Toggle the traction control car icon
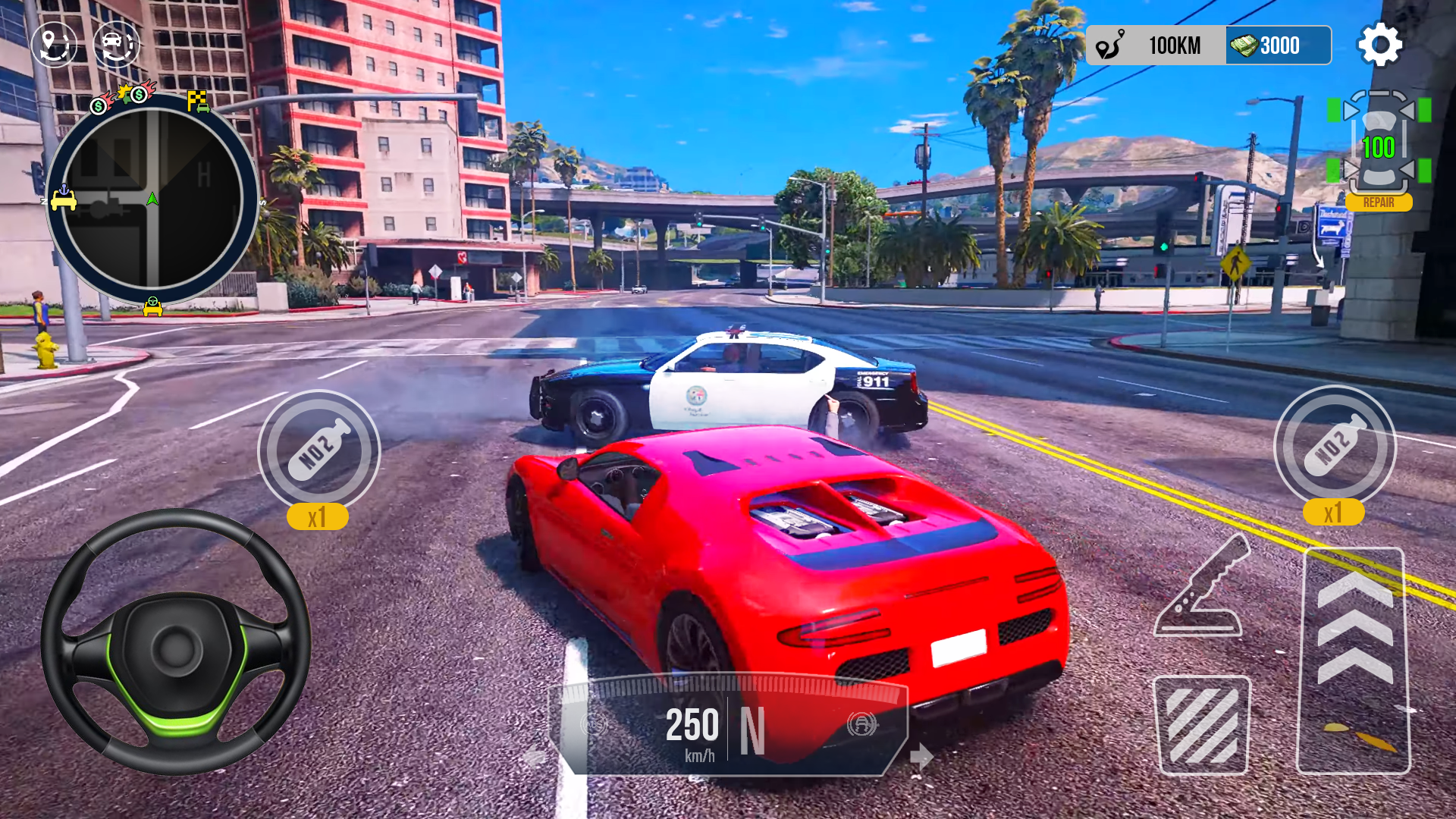1456x819 pixels. tap(862, 724)
